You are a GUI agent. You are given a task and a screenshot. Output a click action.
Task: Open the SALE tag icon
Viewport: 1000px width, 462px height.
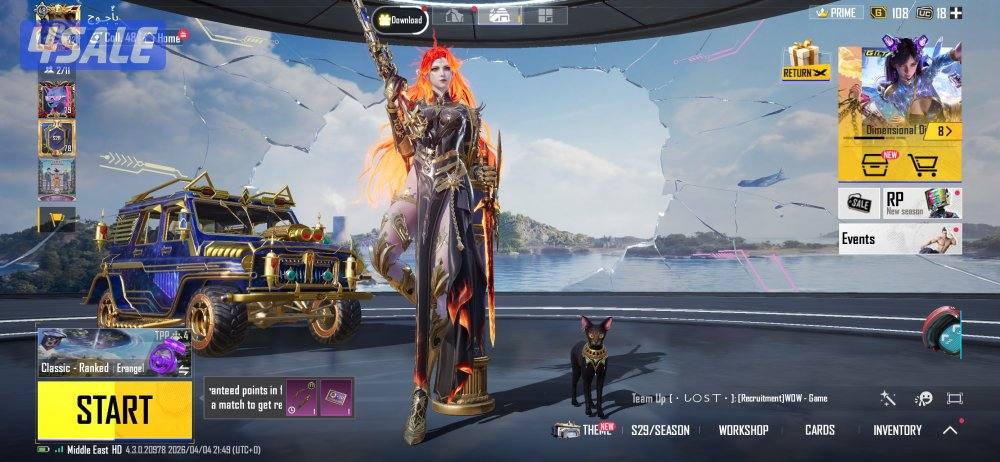859,203
